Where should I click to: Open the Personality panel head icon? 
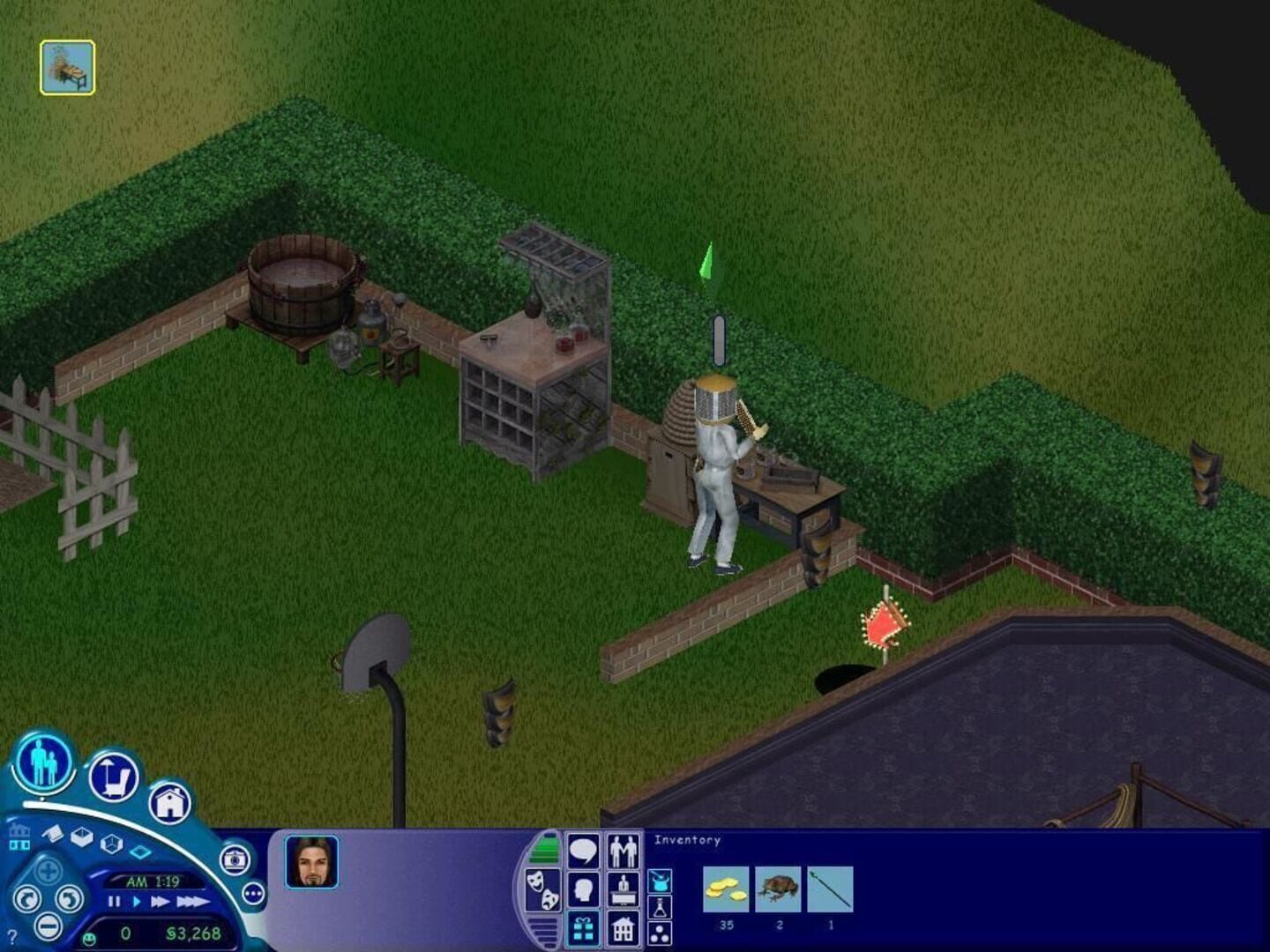pyautogui.click(x=584, y=889)
